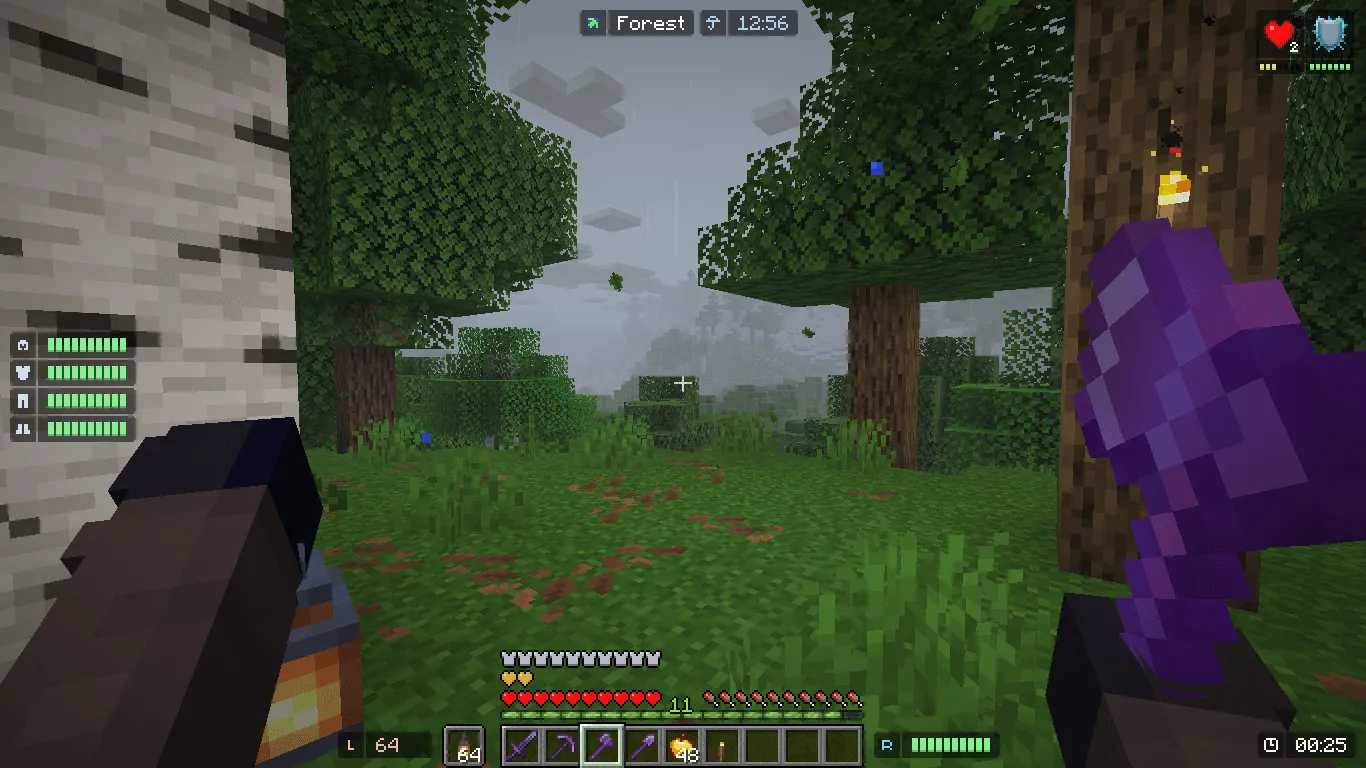Select the netherite sword in the hotbar
Image resolution: width=1366 pixels, height=768 pixels.
click(x=521, y=748)
